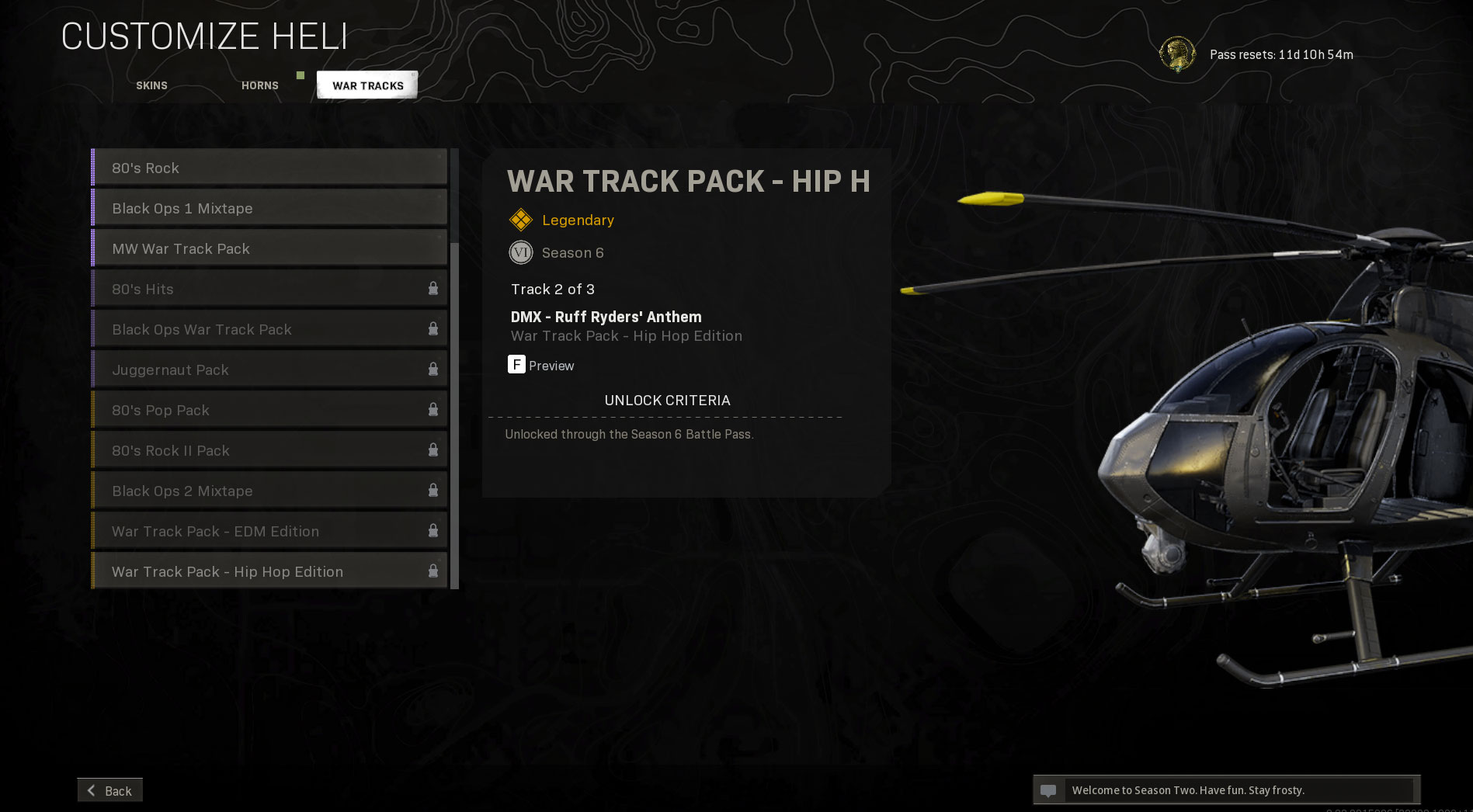Activate Preview for Ruff Ryders' Anthem

(x=542, y=366)
